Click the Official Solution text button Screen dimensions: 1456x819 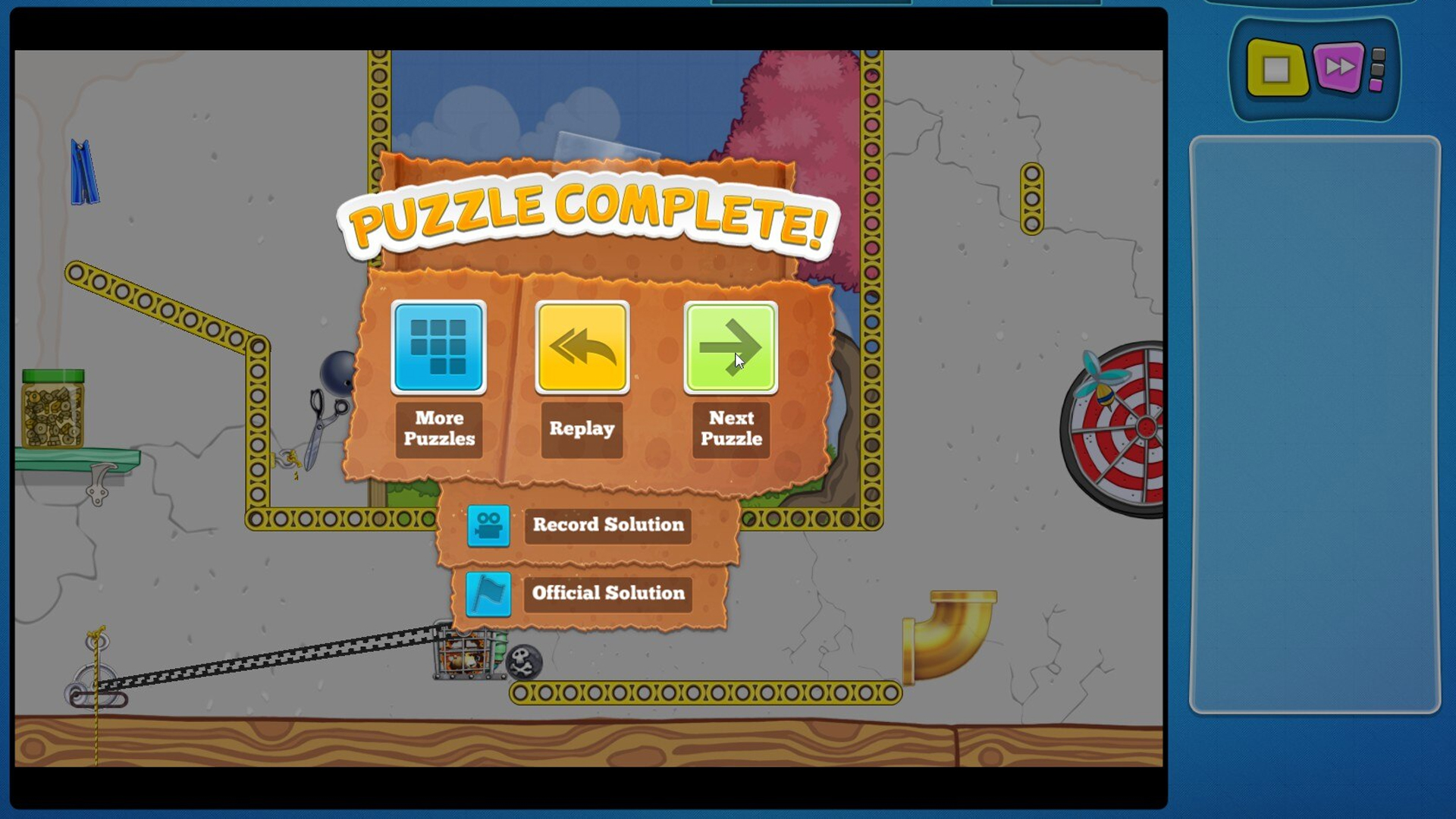[x=607, y=594]
